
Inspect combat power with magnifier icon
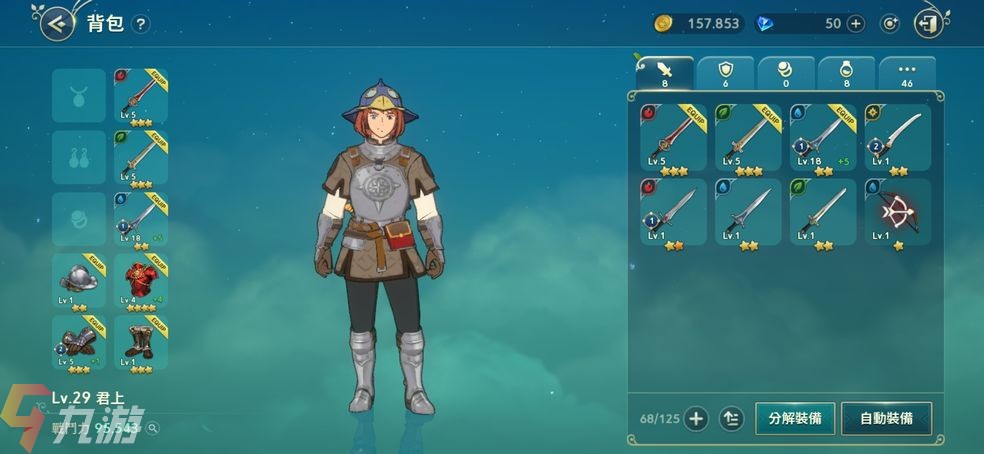[152, 428]
